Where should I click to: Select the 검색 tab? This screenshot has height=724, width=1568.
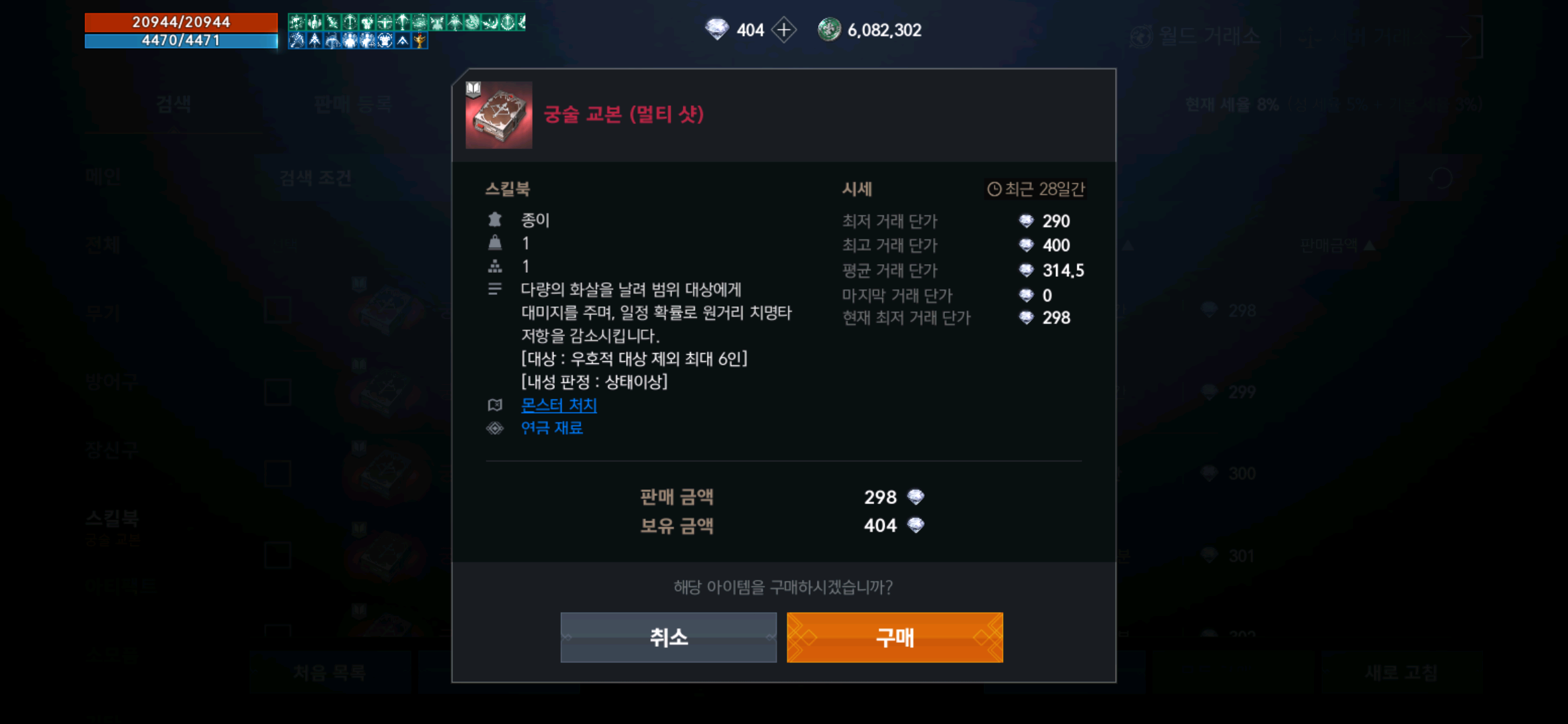pyautogui.click(x=173, y=105)
